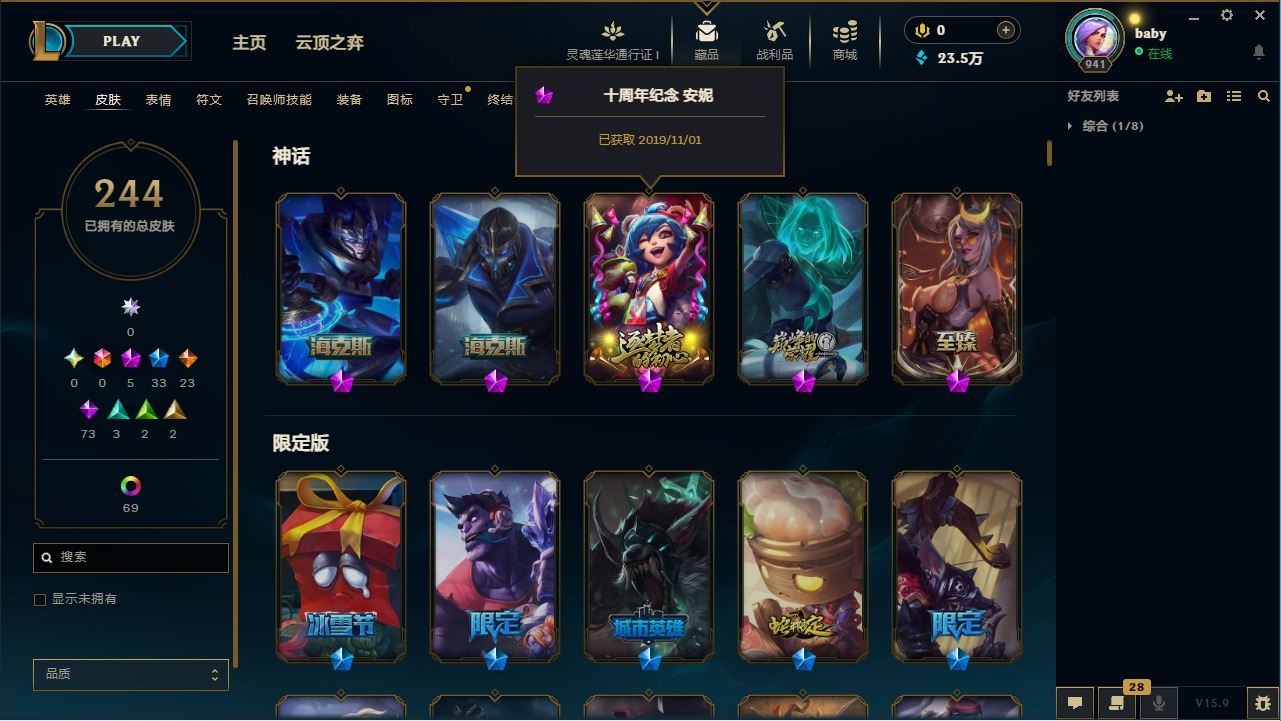Open the 商城 store

pyautogui.click(x=845, y=41)
